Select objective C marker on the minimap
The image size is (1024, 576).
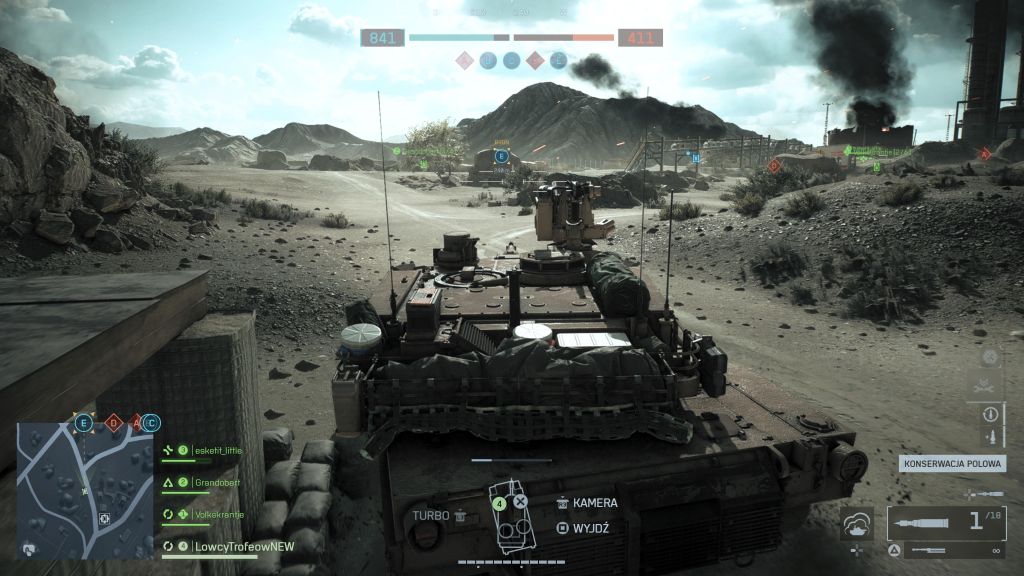[x=150, y=423]
